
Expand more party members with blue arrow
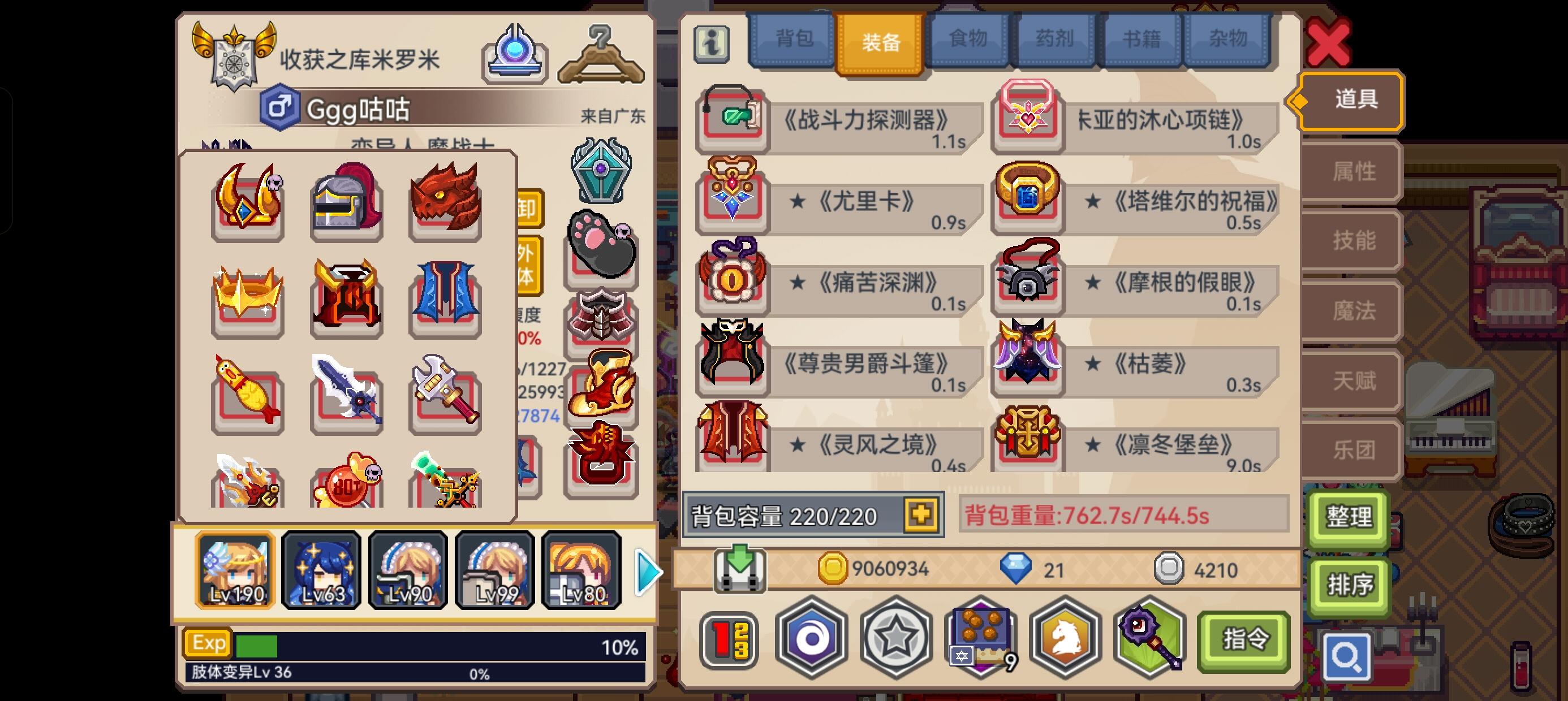tap(647, 571)
